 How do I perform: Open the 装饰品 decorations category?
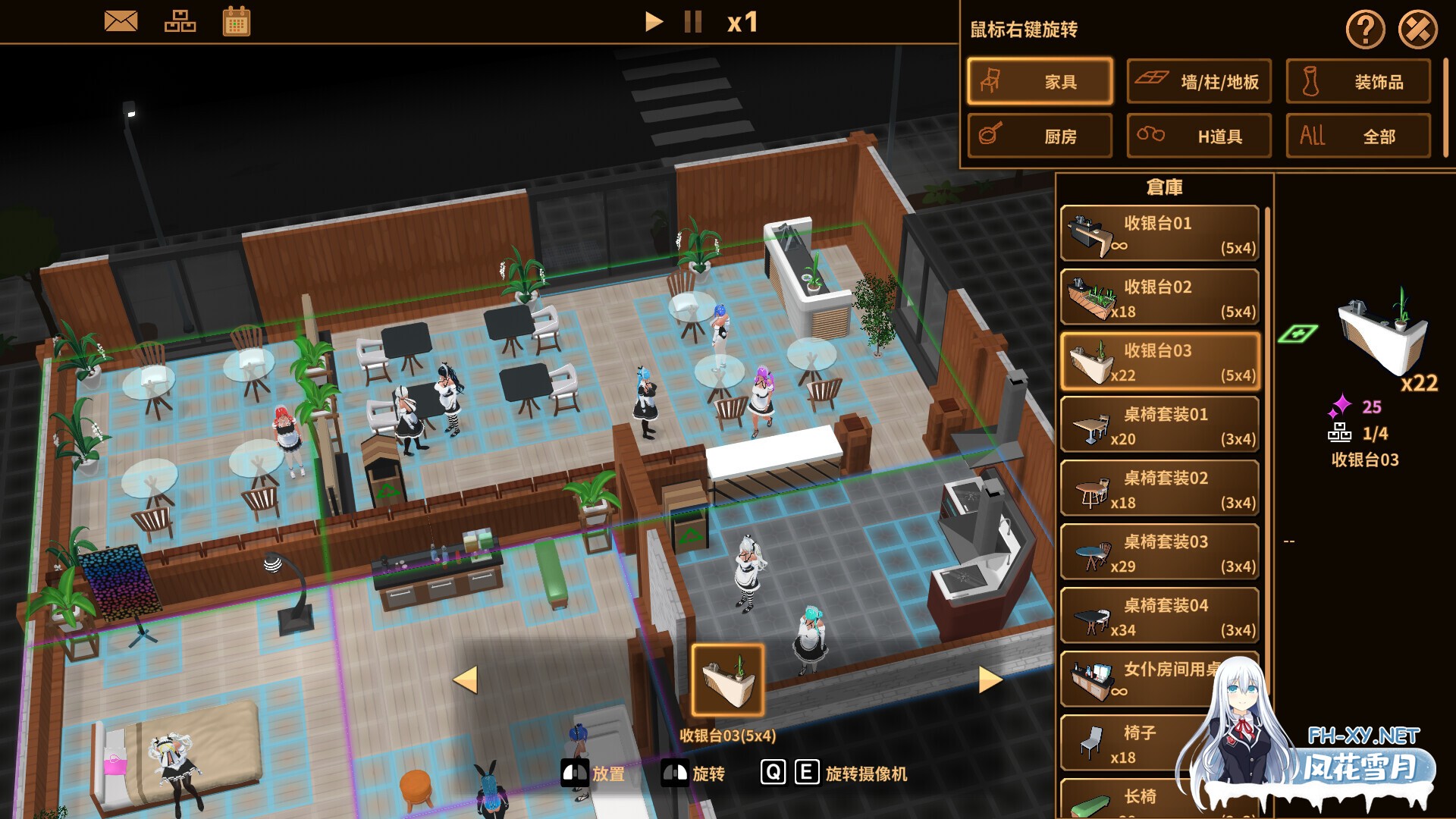1357,82
